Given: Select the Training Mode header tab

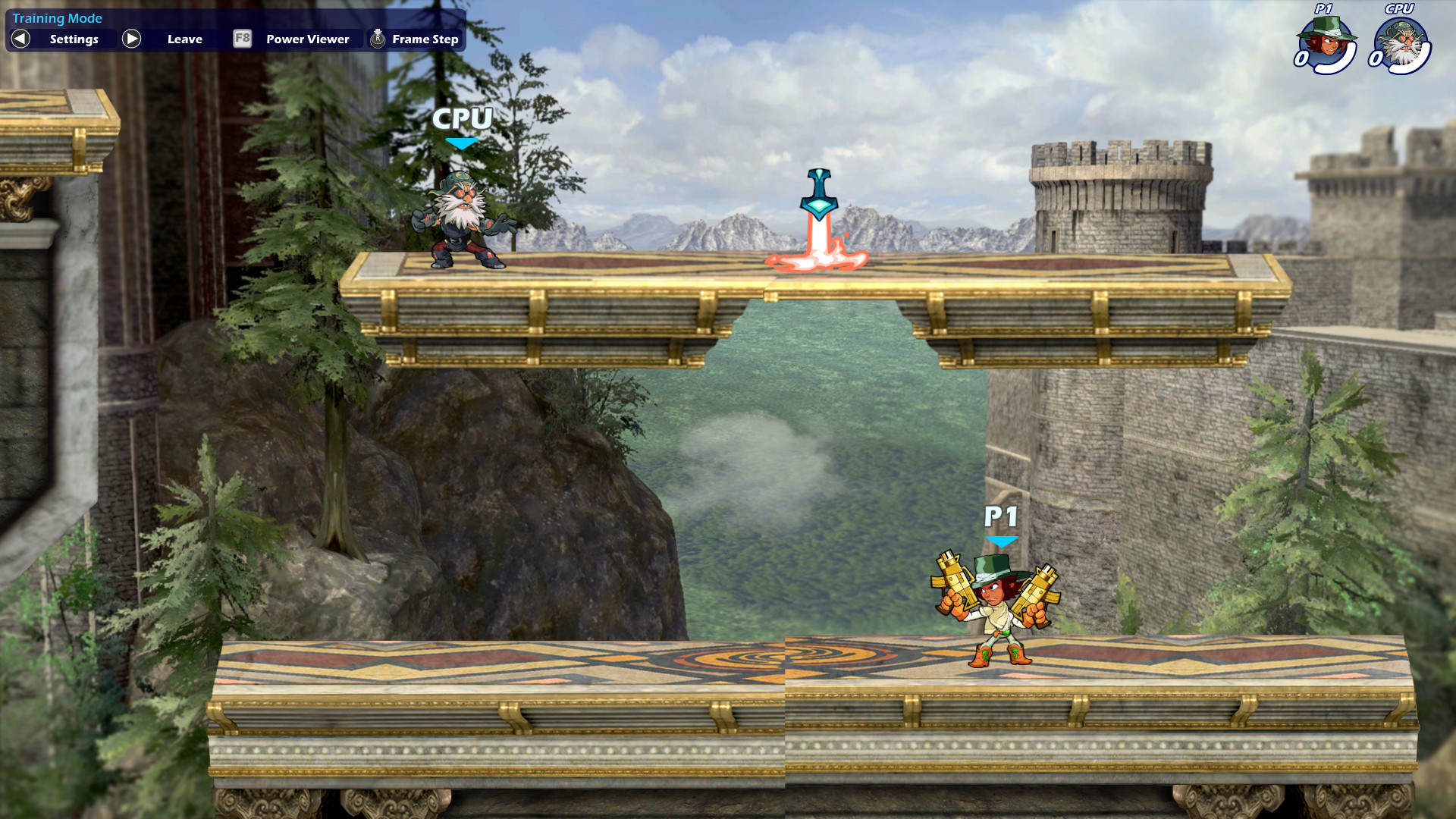Looking at the screenshot, I should [58, 17].
